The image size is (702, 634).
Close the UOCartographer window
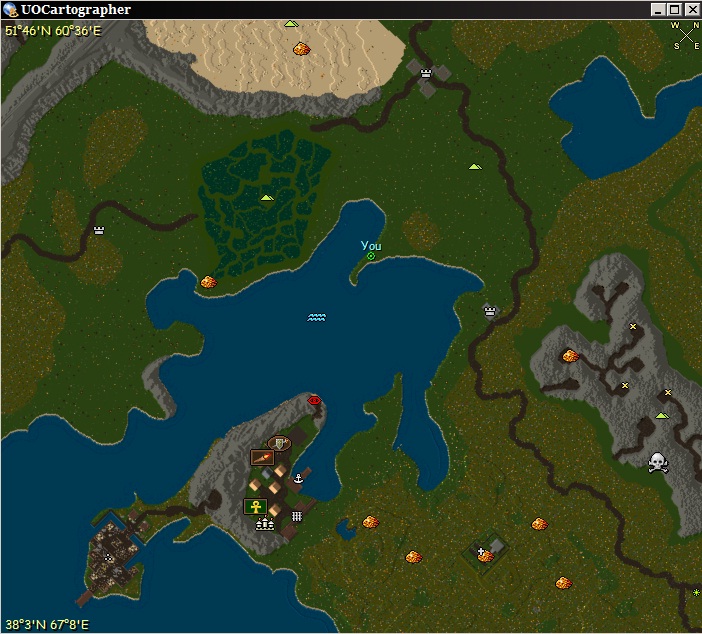690,10
